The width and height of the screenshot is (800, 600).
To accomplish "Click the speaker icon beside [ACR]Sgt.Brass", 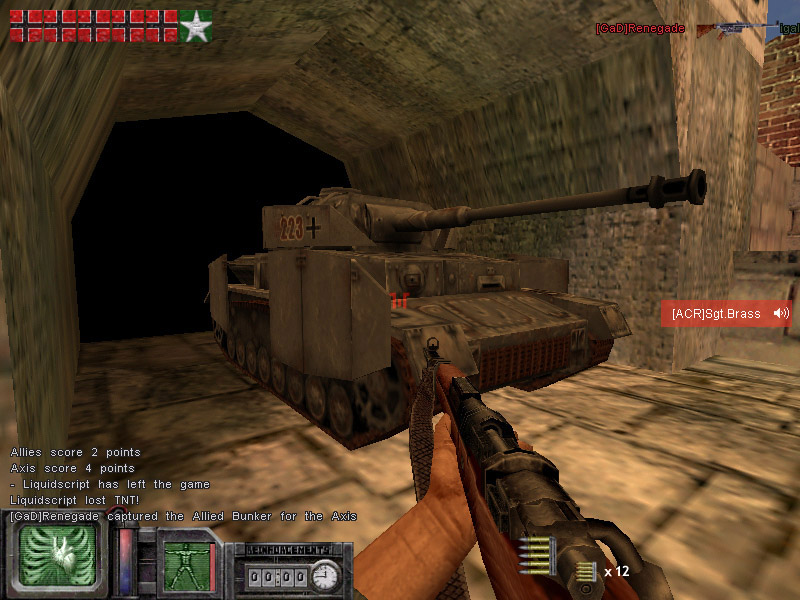I will 780,314.
